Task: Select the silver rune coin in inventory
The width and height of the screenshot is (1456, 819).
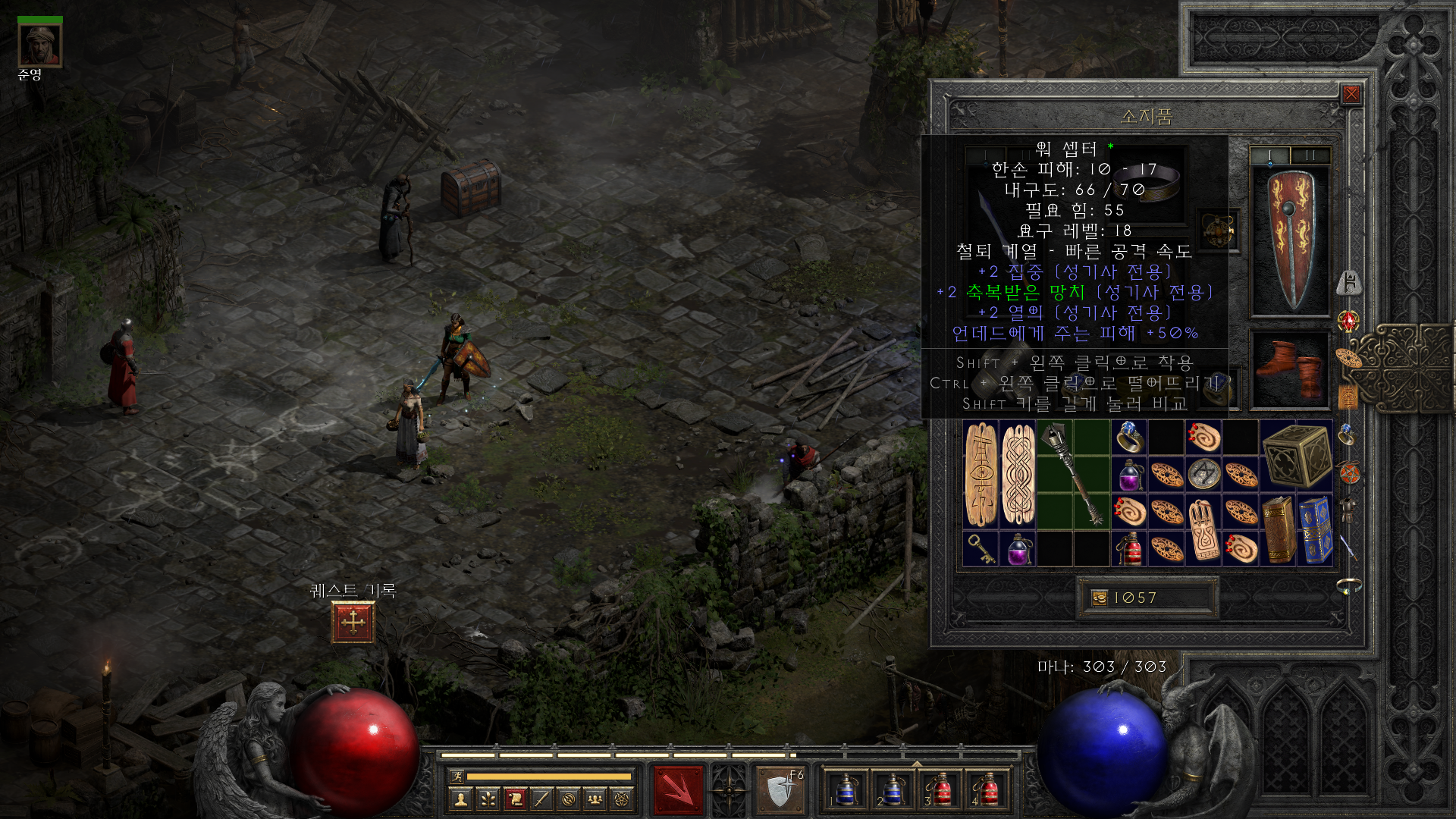Action: 1203,475
